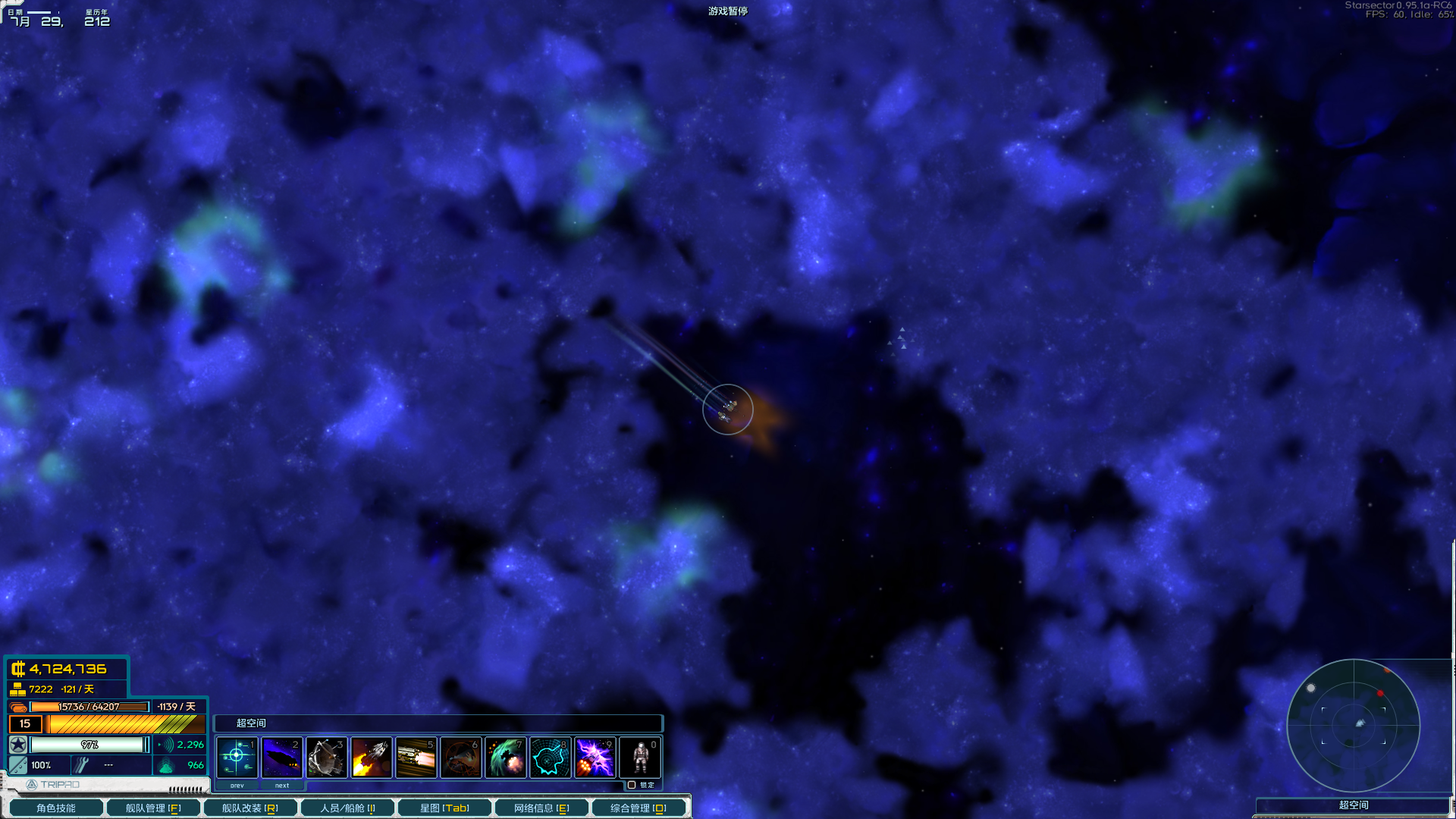Select the Scavenge ability in slot 6

click(460, 756)
